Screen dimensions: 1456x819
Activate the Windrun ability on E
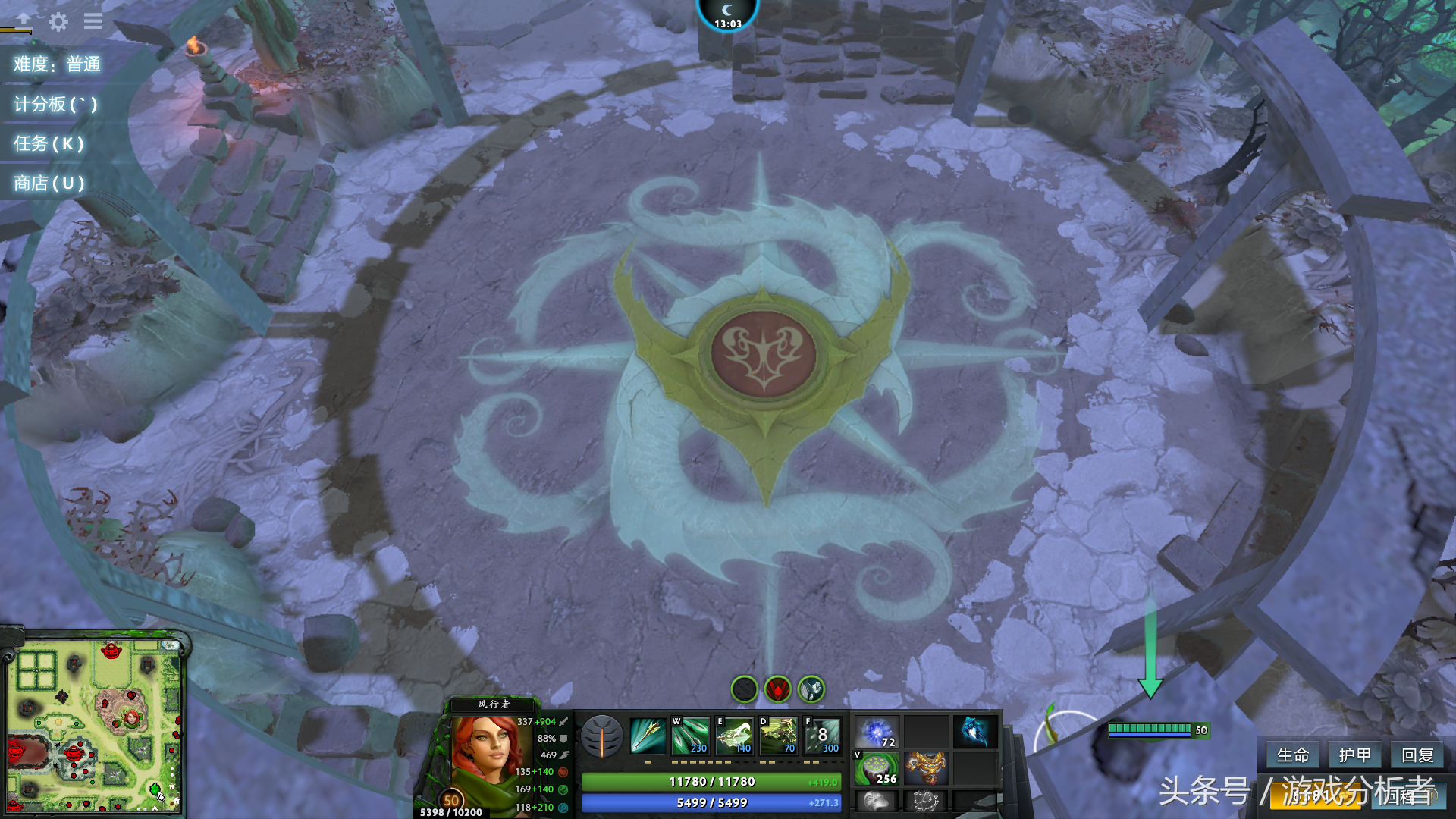pyautogui.click(x=734, y=736)
